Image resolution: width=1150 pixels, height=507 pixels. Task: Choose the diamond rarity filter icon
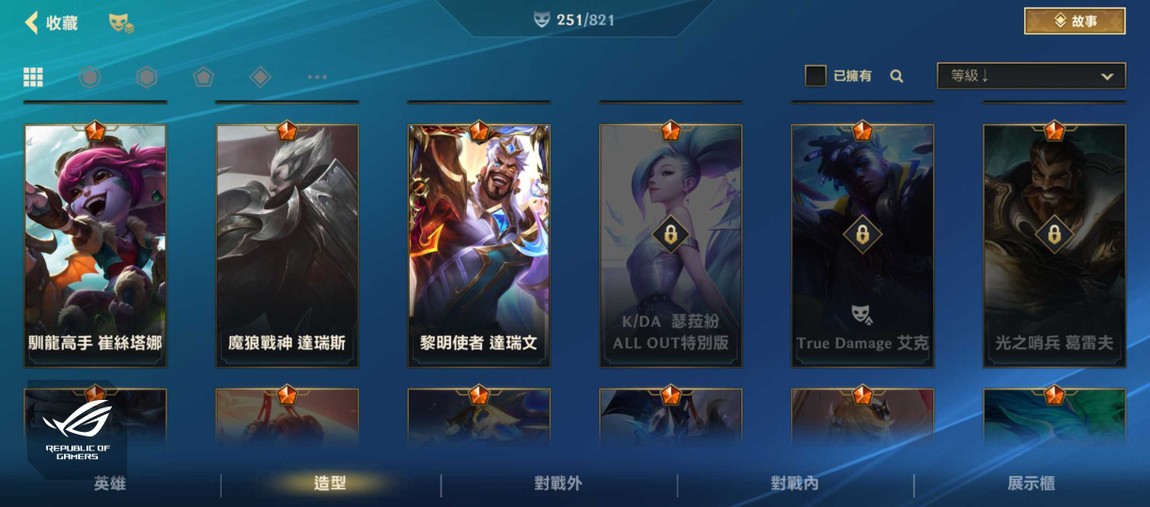260,77
